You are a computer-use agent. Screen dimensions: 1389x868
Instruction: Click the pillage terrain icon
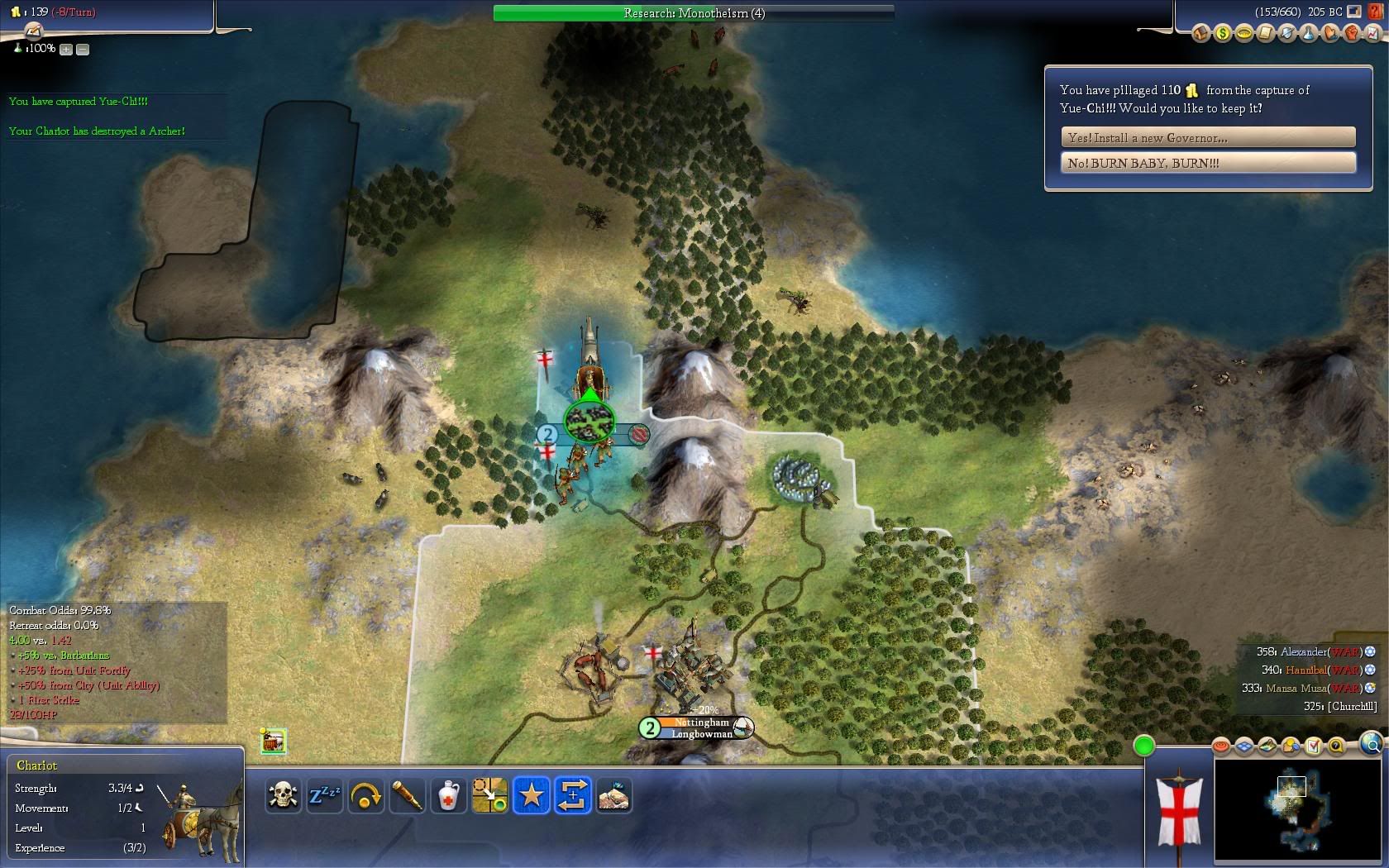[x=613, y=795]
